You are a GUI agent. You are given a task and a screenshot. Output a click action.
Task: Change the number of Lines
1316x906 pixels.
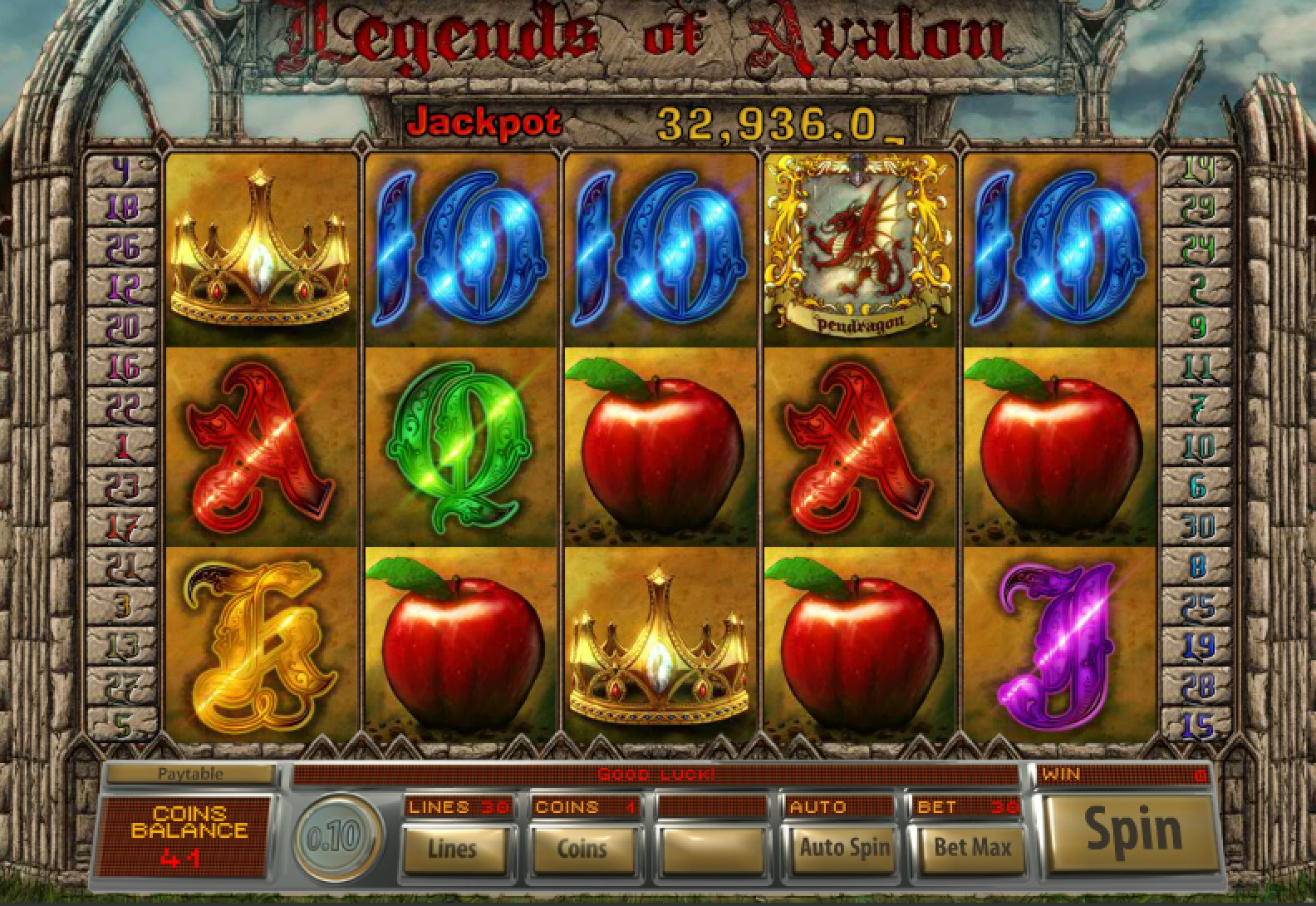click(453, 848)
